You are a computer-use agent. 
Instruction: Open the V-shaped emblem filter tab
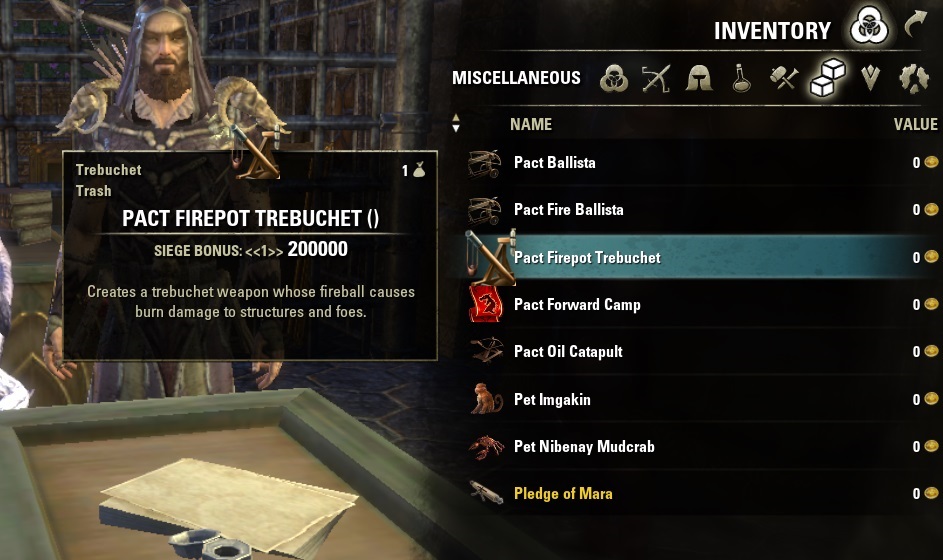tap(870, 78)
